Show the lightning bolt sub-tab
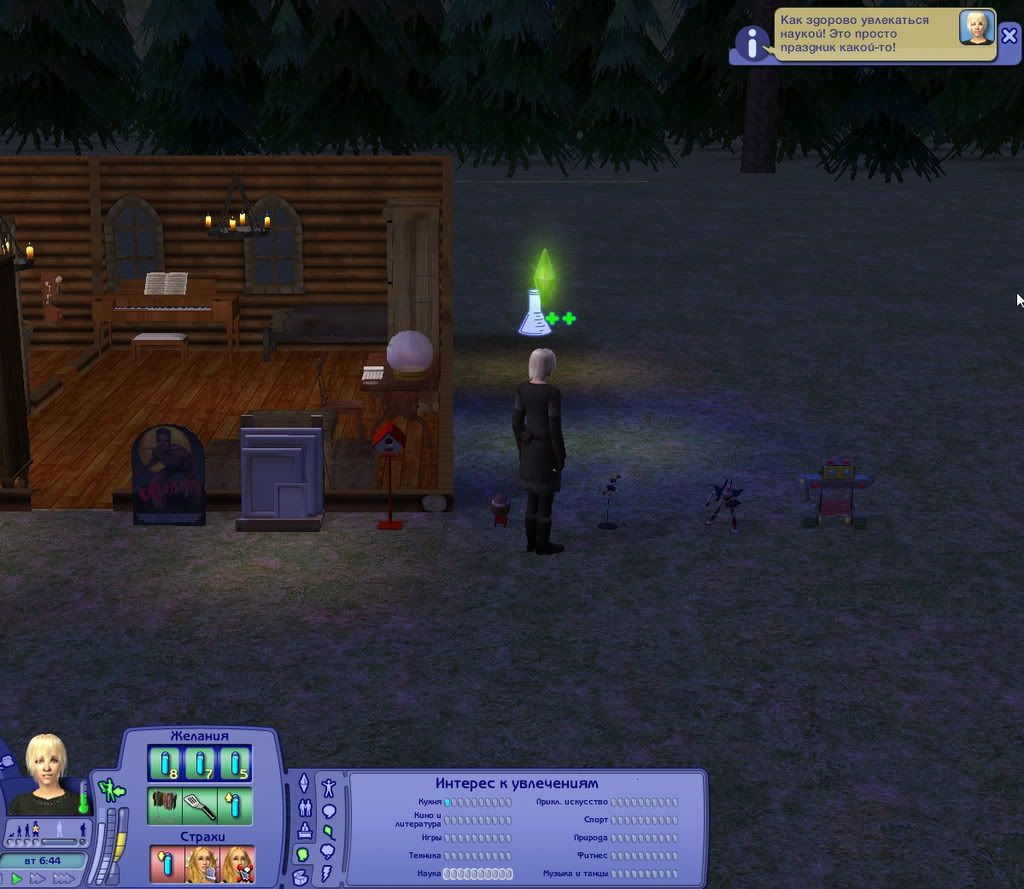The width and height of the screenshot is (1024, 889). tap(327, 873)
